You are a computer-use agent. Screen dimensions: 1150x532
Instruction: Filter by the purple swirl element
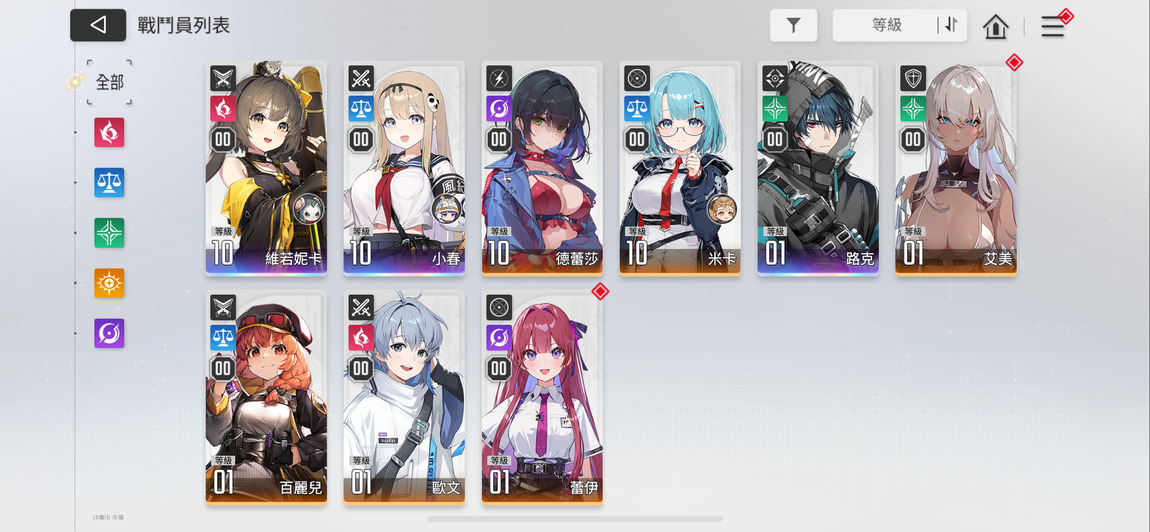coord(109,333)
